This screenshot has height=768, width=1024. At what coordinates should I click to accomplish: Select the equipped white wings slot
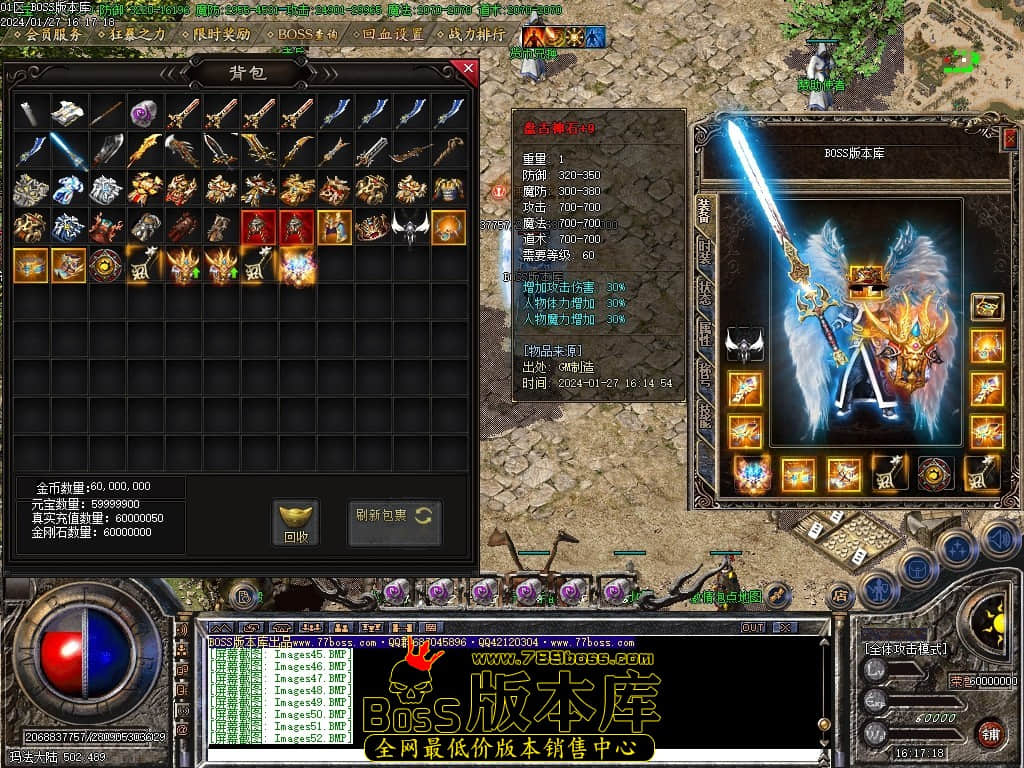744,345
